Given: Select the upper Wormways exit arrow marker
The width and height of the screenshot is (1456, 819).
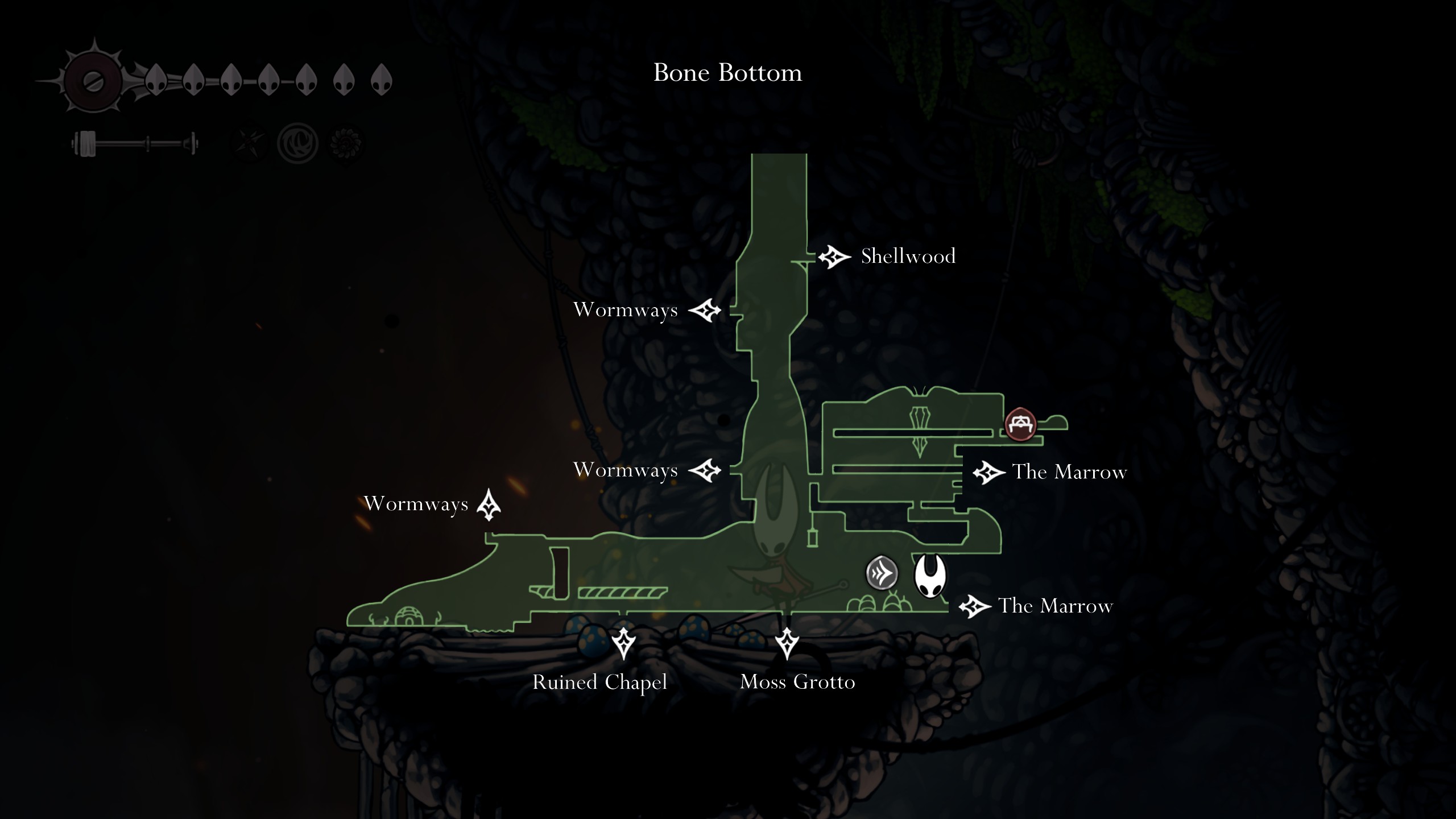Looking at the screenshot, I should click(707, 311).
